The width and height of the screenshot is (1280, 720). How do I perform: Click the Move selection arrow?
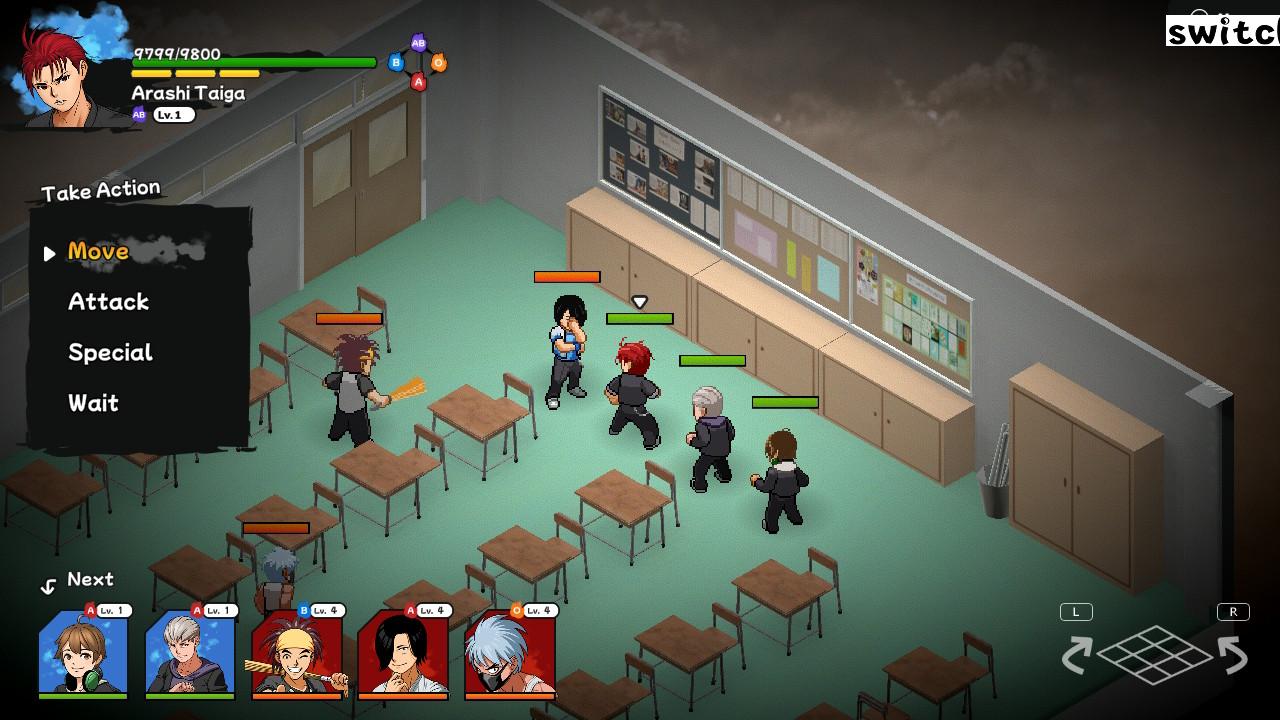pos(49,253)
